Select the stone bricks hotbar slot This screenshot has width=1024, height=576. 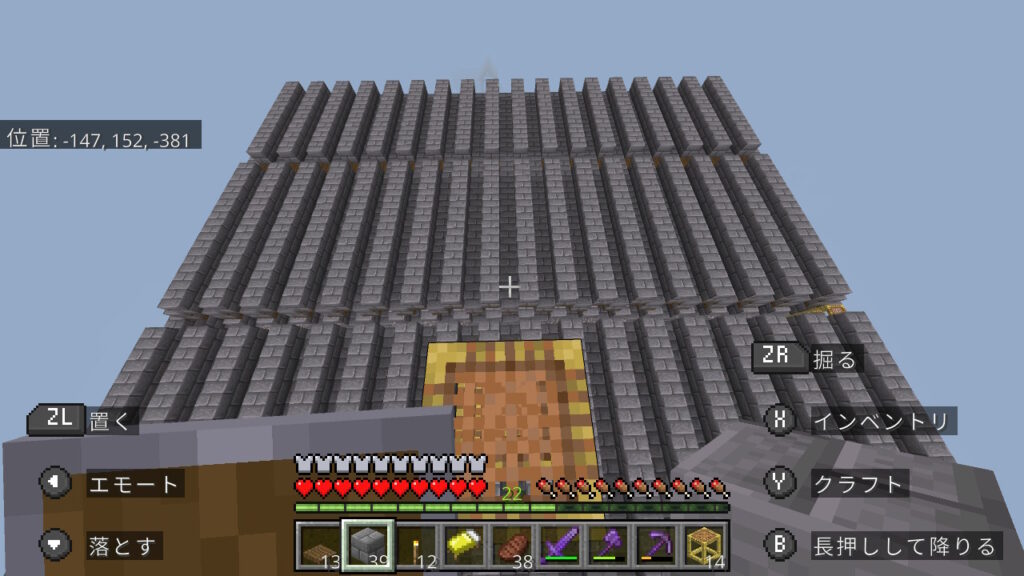pos(368,544)
